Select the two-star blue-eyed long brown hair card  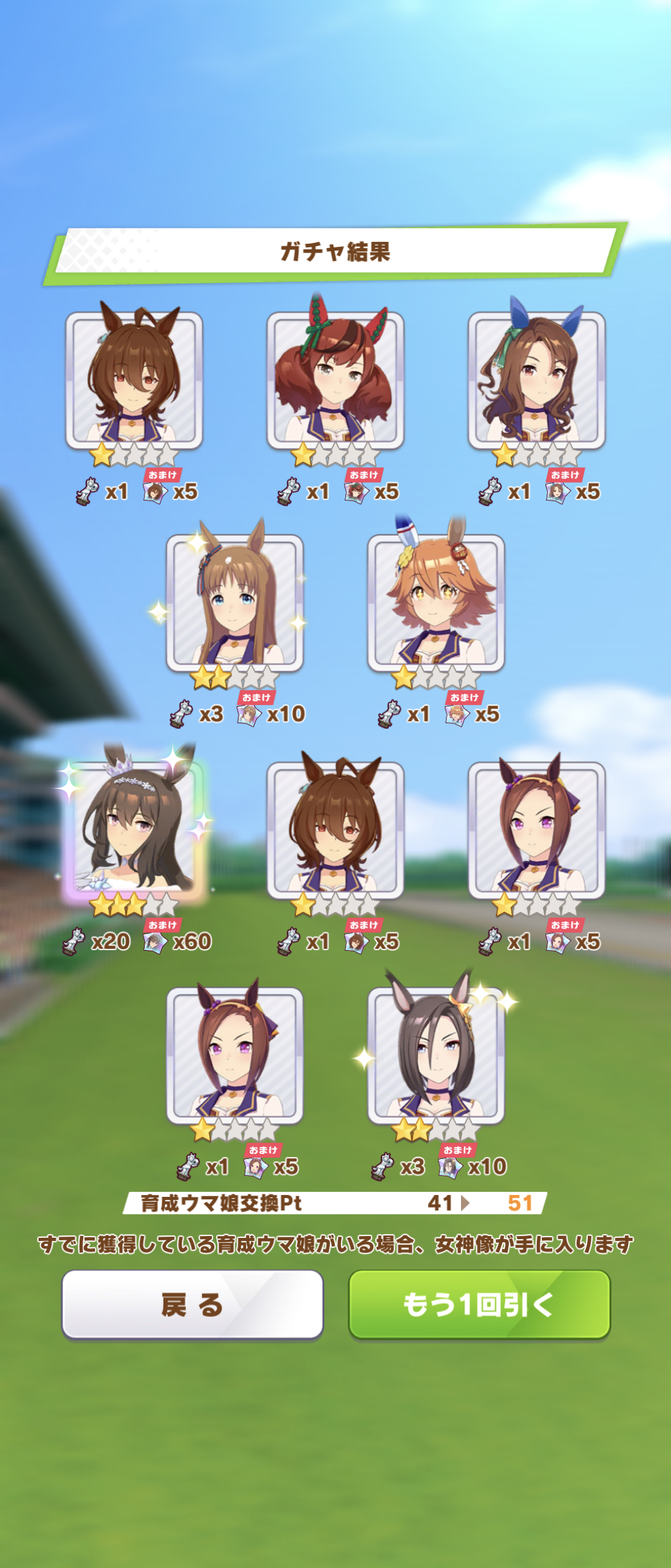coord(234,603)
